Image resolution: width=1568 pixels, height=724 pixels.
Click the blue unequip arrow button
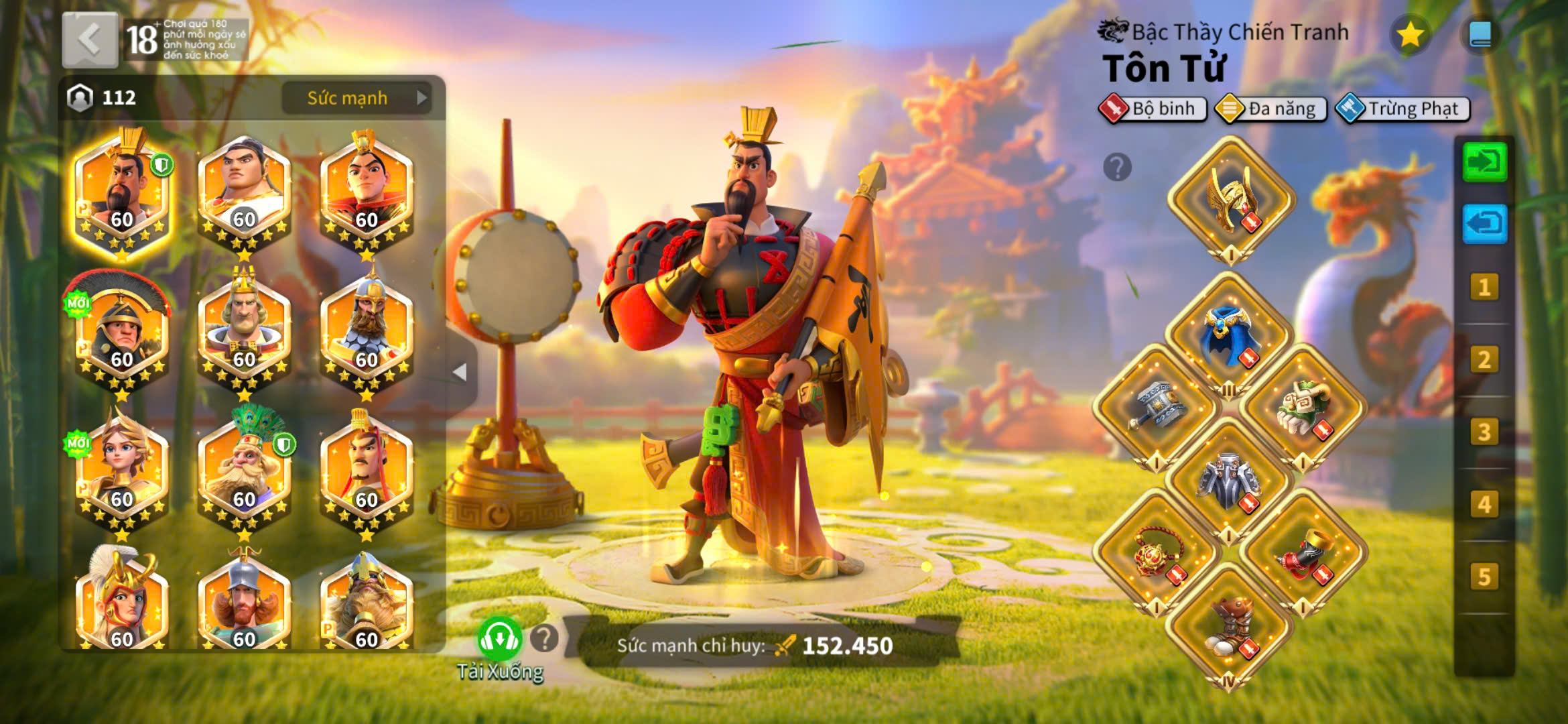pos(1484,223)
